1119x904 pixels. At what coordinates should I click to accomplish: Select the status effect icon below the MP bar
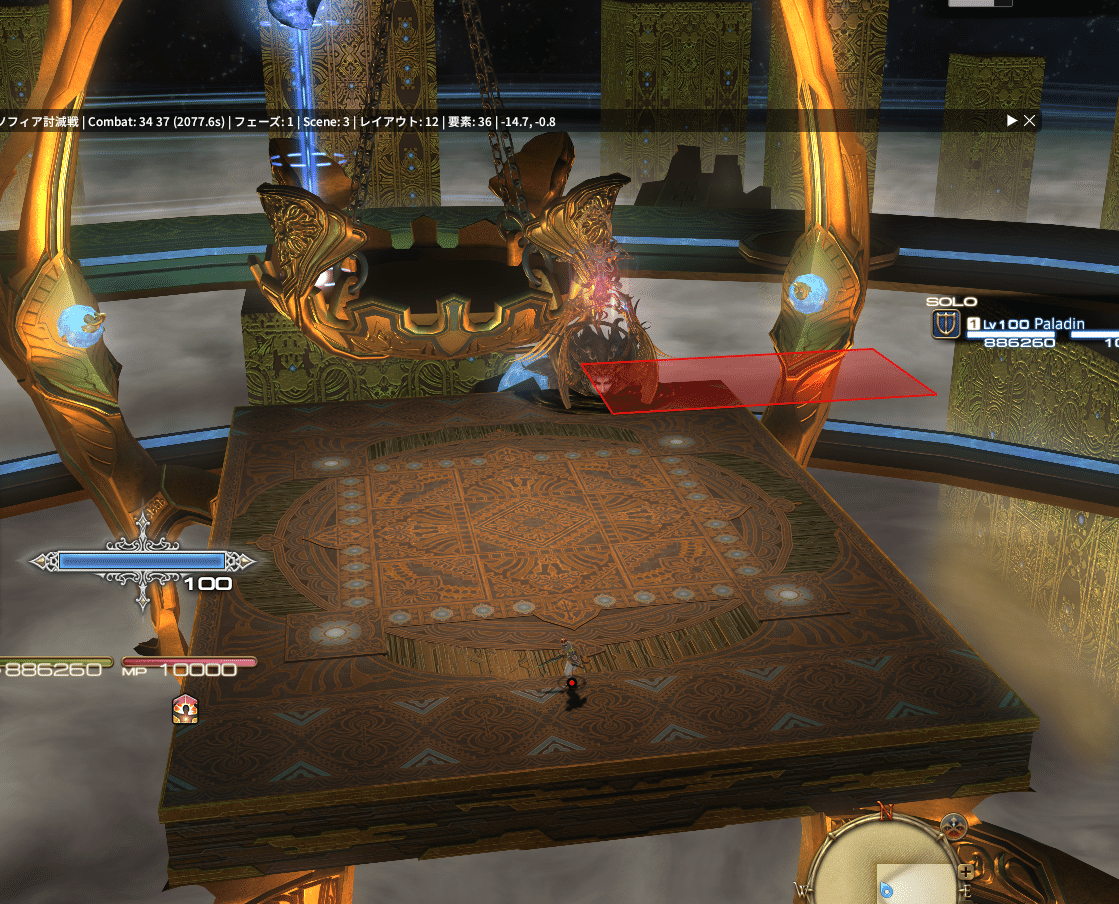[x=185, y=709]
